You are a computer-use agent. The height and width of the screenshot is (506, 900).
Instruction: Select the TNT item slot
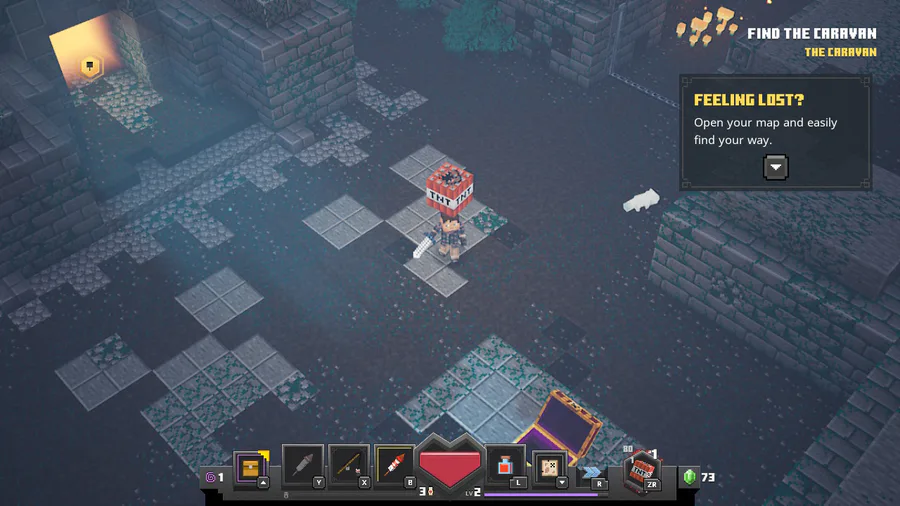[640, 471]
